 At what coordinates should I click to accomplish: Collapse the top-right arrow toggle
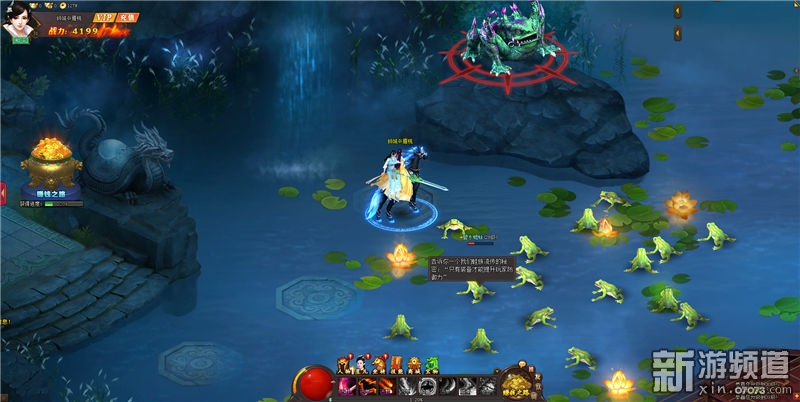click(x=679, y=11)
